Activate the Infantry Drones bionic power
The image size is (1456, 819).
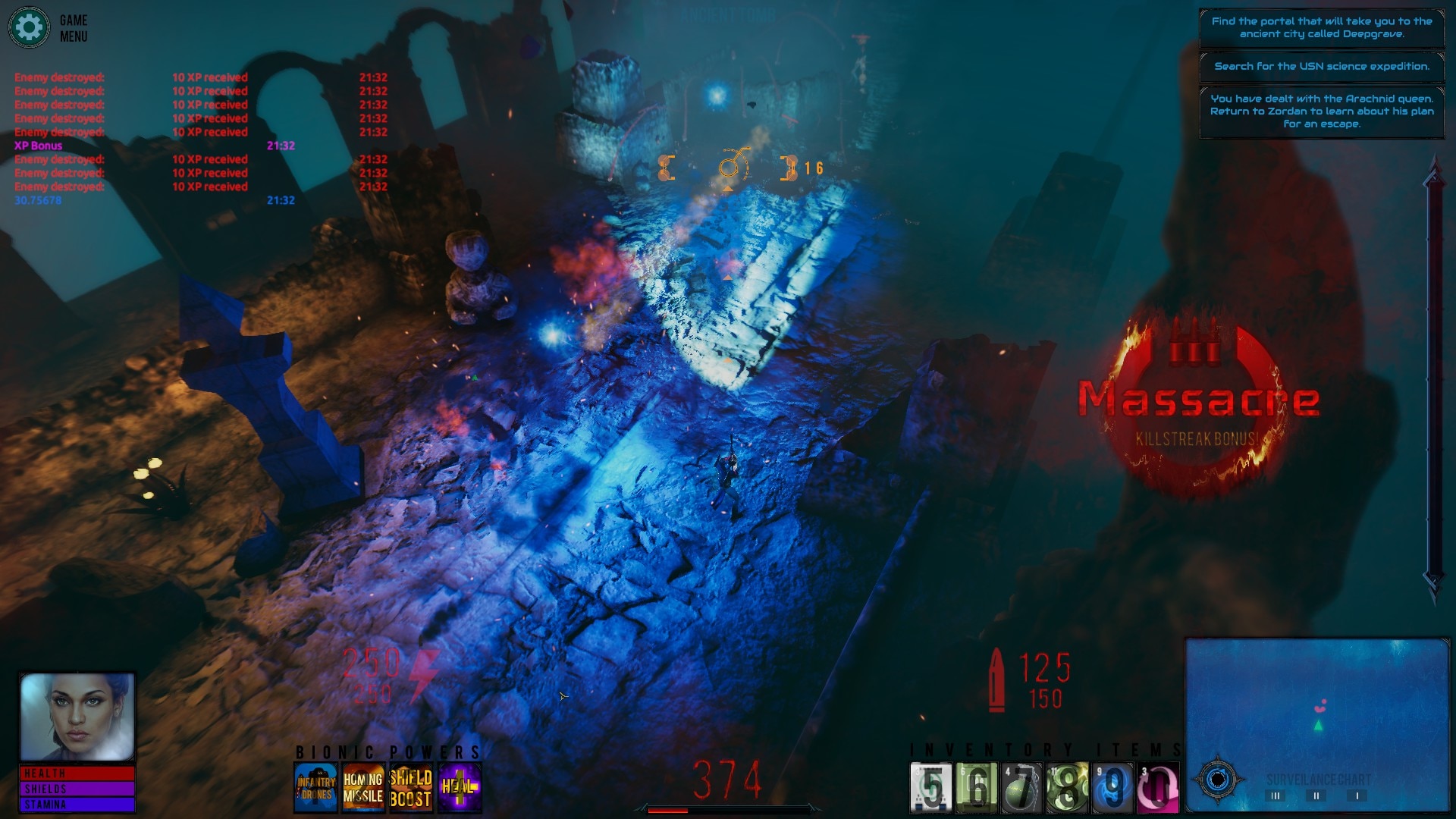(x=315, y=788)
